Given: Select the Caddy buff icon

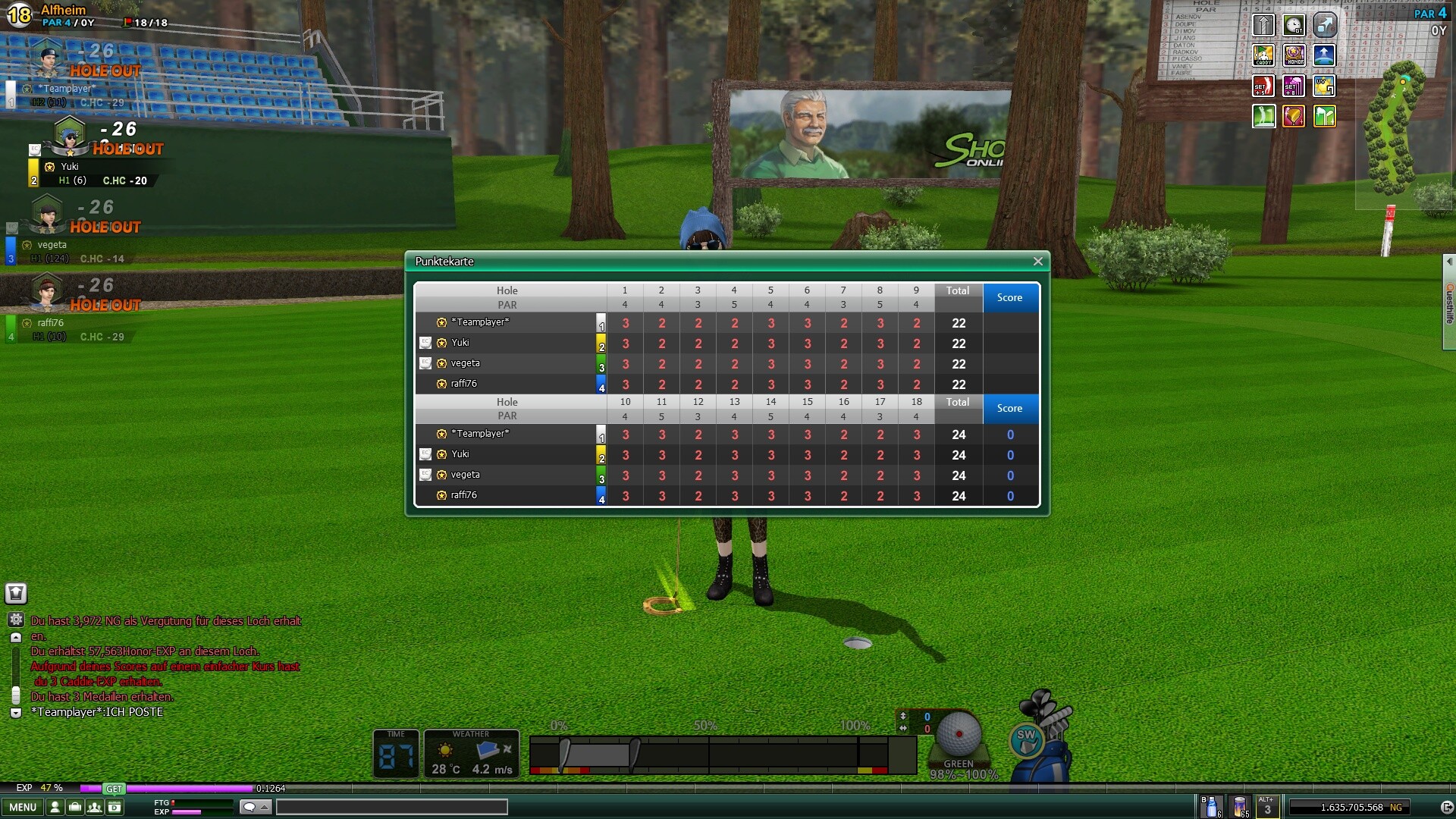Looking at the screenshot, I should [x=1263, y=55].
